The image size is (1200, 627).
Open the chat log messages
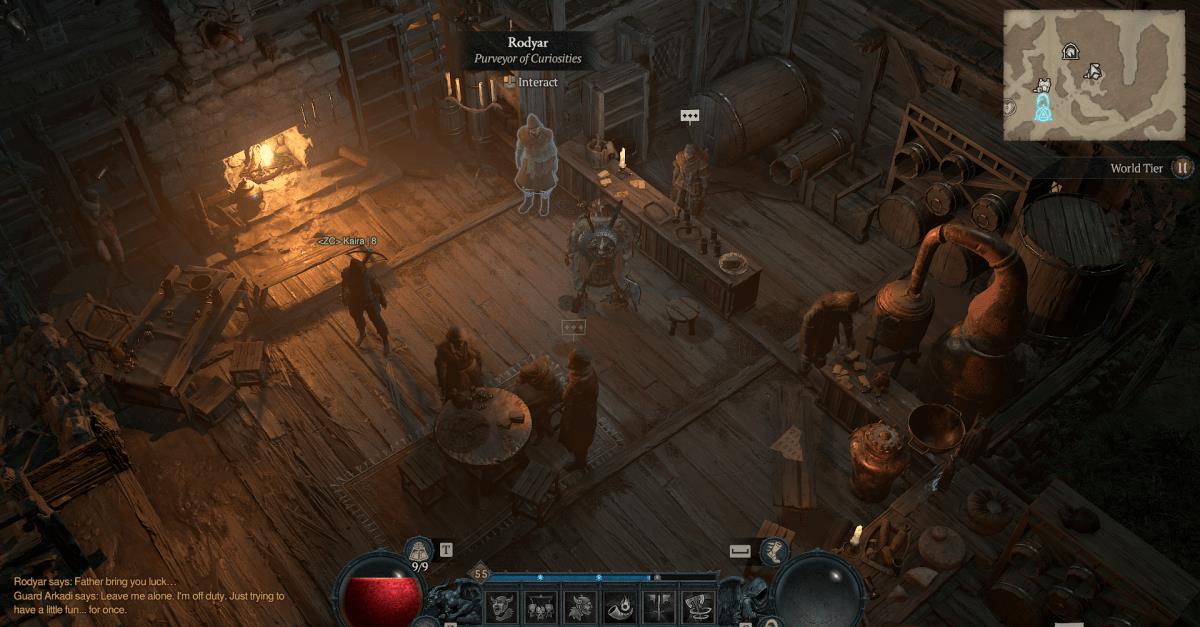coord(150,596)
